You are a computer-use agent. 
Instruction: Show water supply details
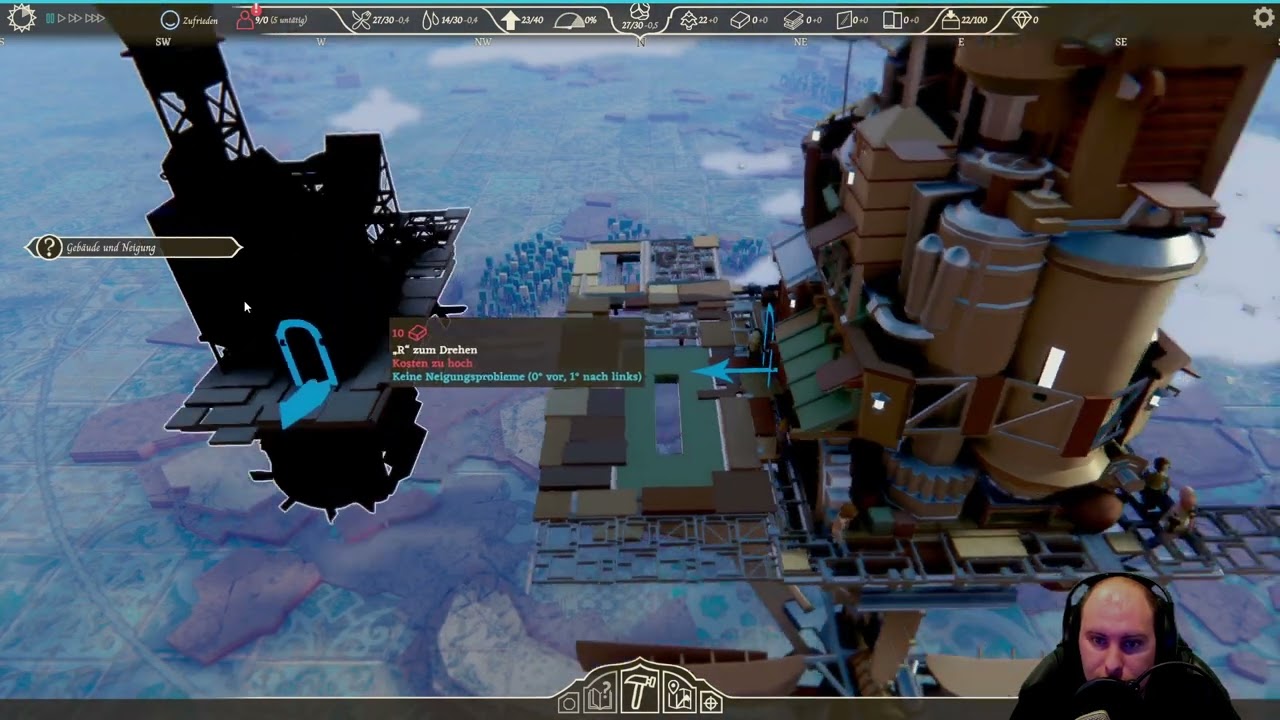tap(430, 20)
